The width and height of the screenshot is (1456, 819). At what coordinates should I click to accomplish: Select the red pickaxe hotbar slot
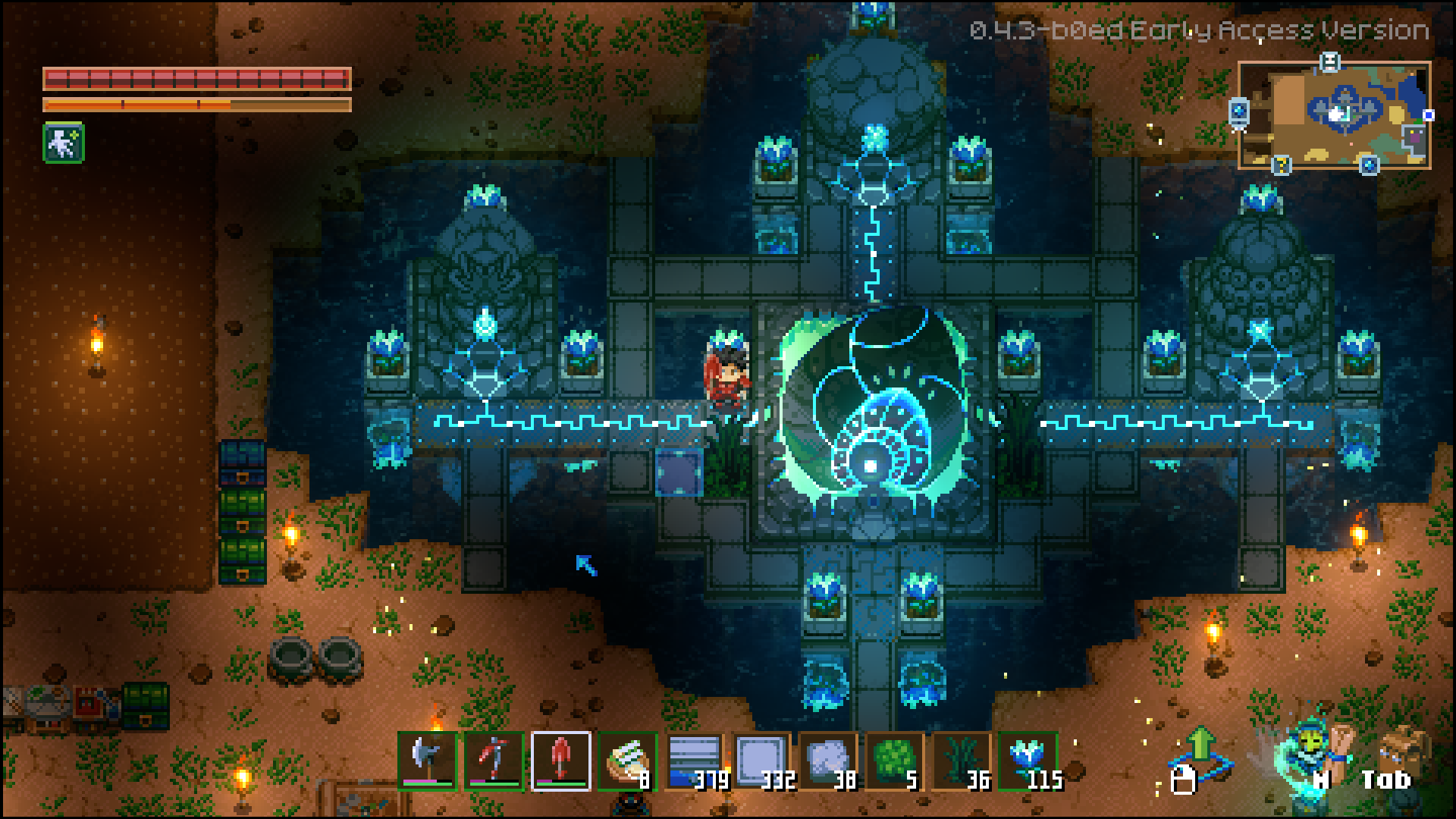pos(494,761)
